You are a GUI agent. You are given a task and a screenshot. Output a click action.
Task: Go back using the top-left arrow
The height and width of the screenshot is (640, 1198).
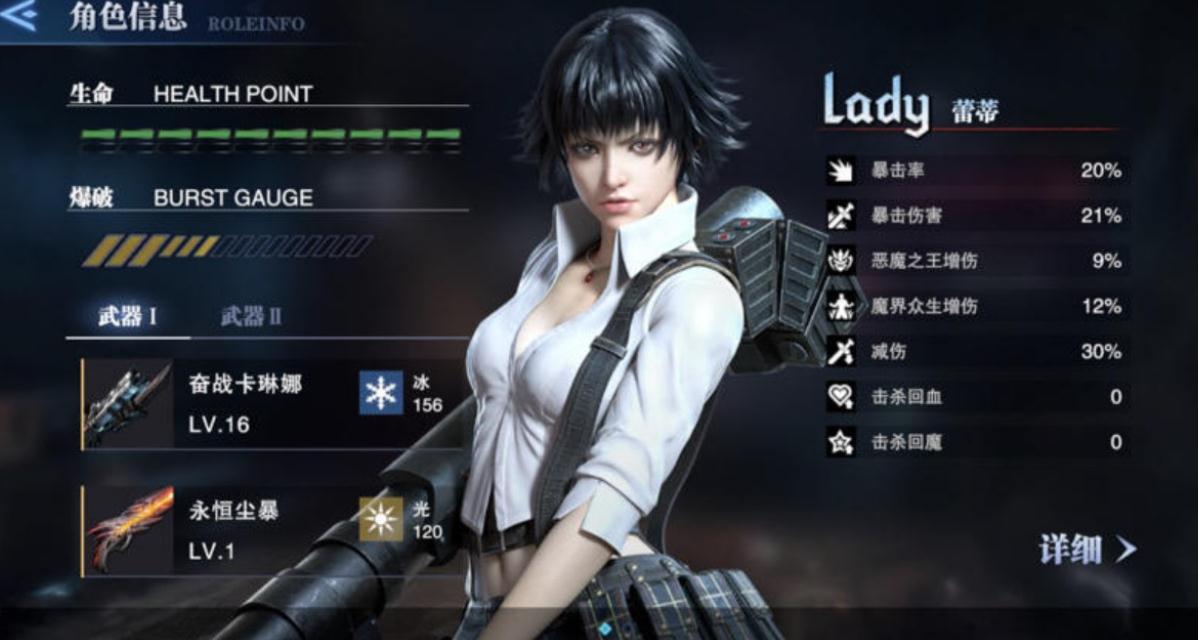click(x=20, y=17)
